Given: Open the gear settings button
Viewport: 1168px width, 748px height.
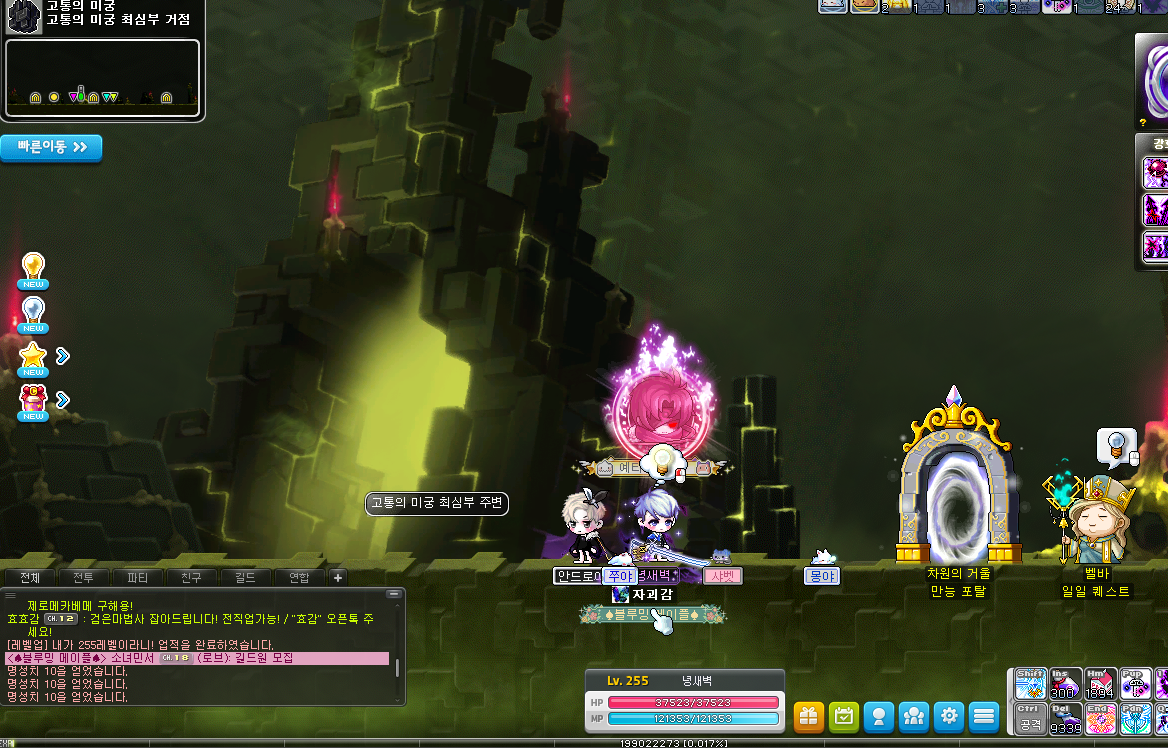Looking at the screenshot, I should pyautogui.click(x=948, y=716).
